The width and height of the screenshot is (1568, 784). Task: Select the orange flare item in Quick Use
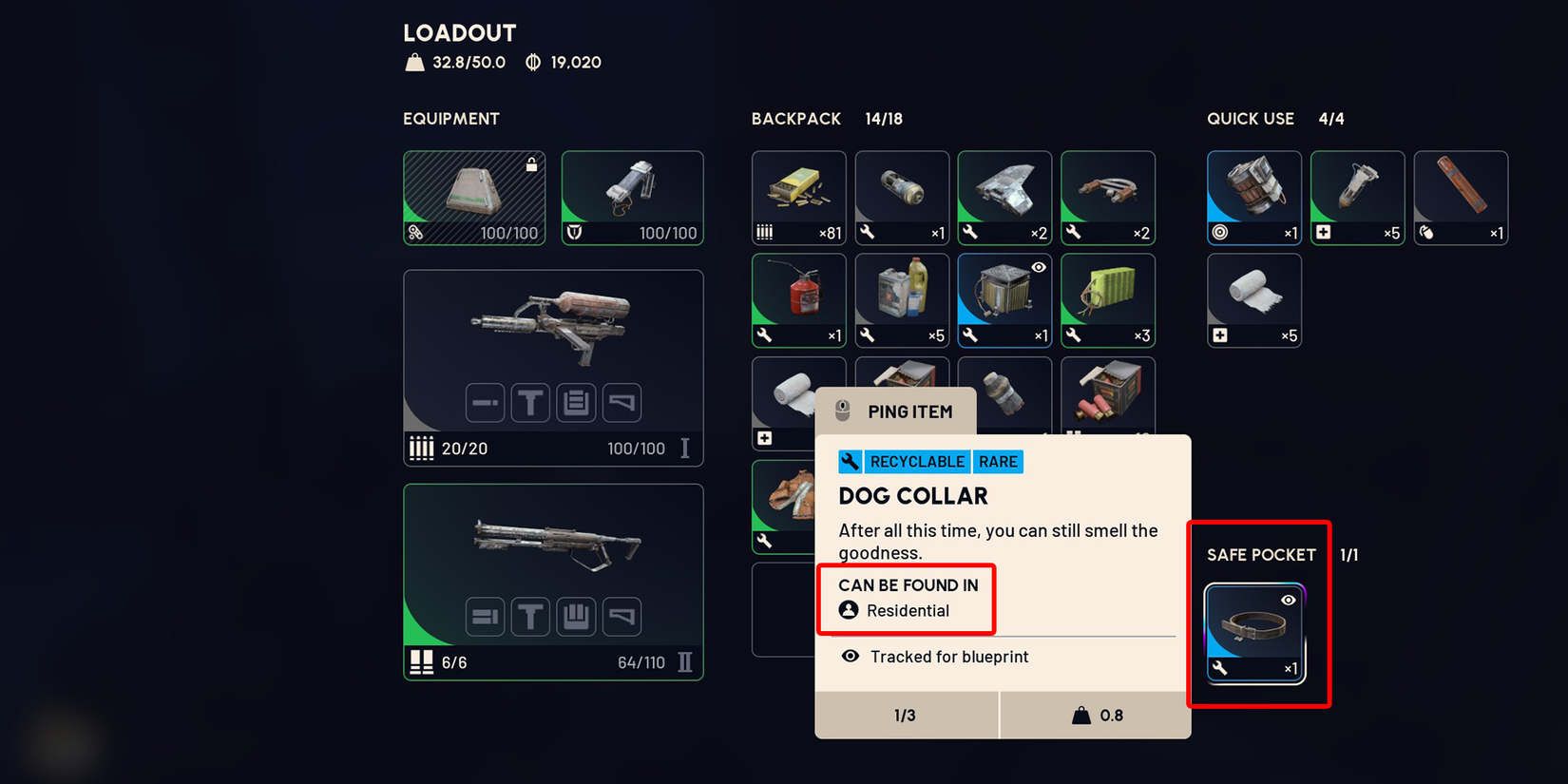click(x=1461, y=198)
